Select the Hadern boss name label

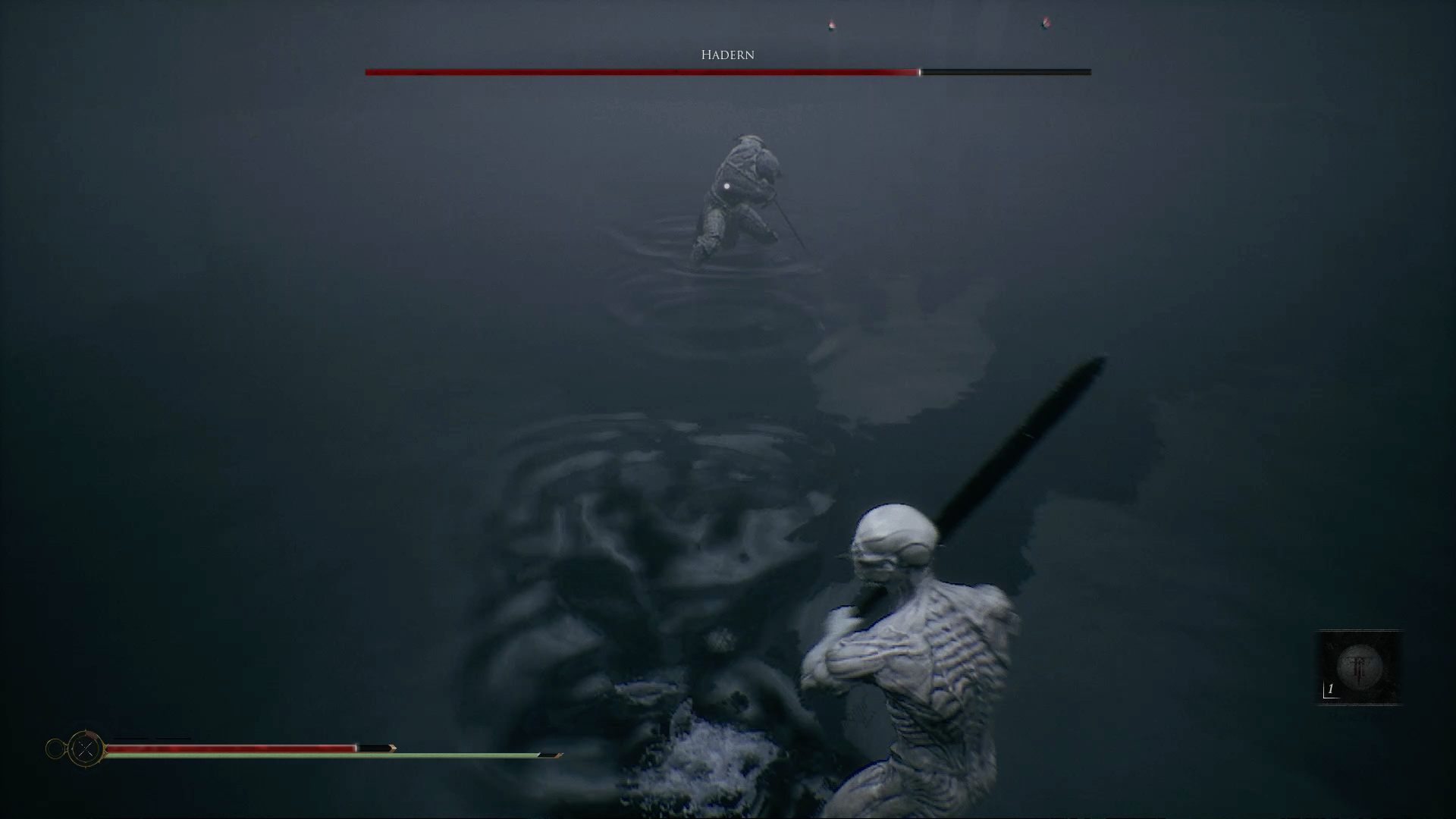[x=727, y=54]
